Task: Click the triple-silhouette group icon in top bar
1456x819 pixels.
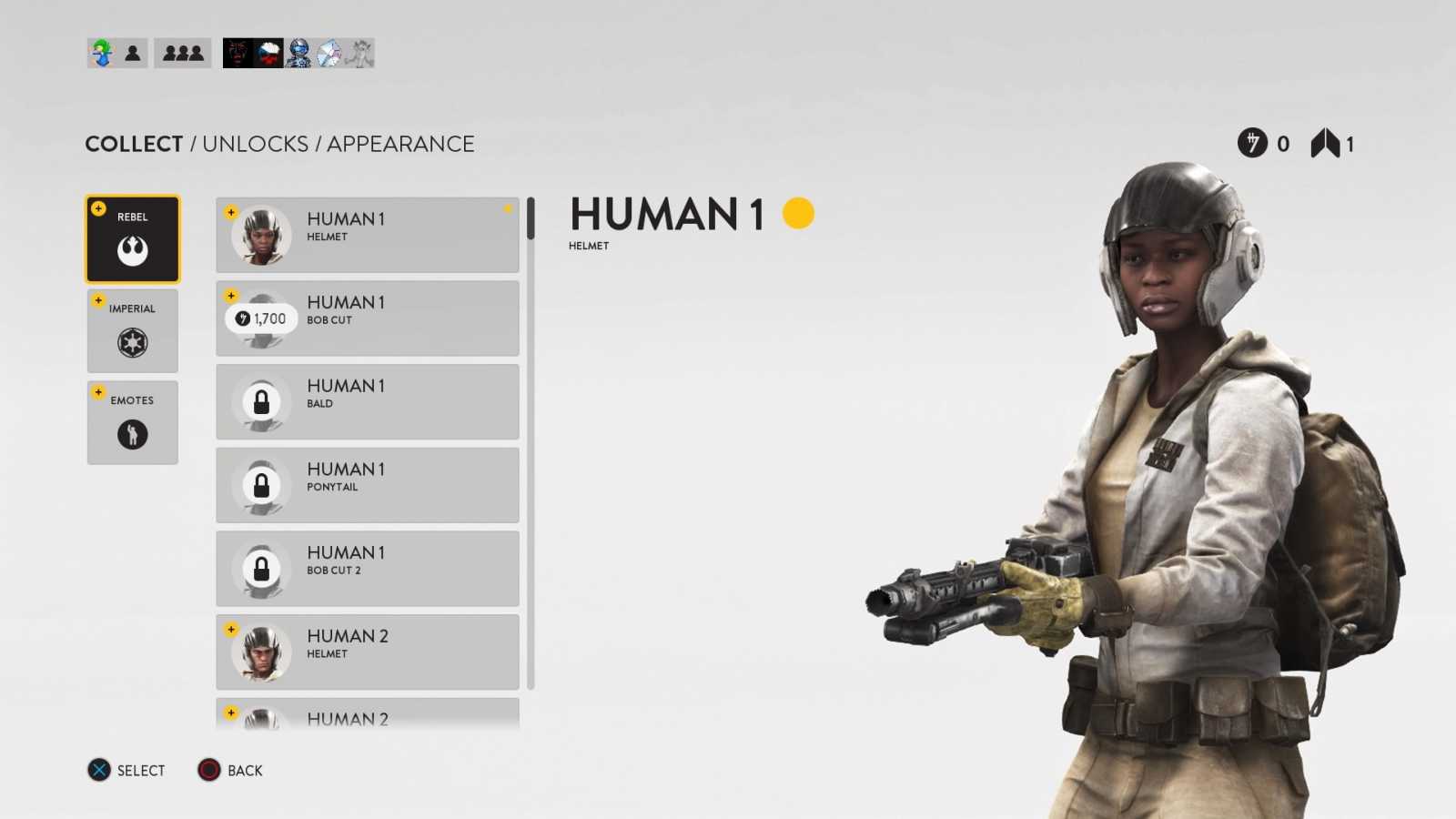Action: click(182, 52)
